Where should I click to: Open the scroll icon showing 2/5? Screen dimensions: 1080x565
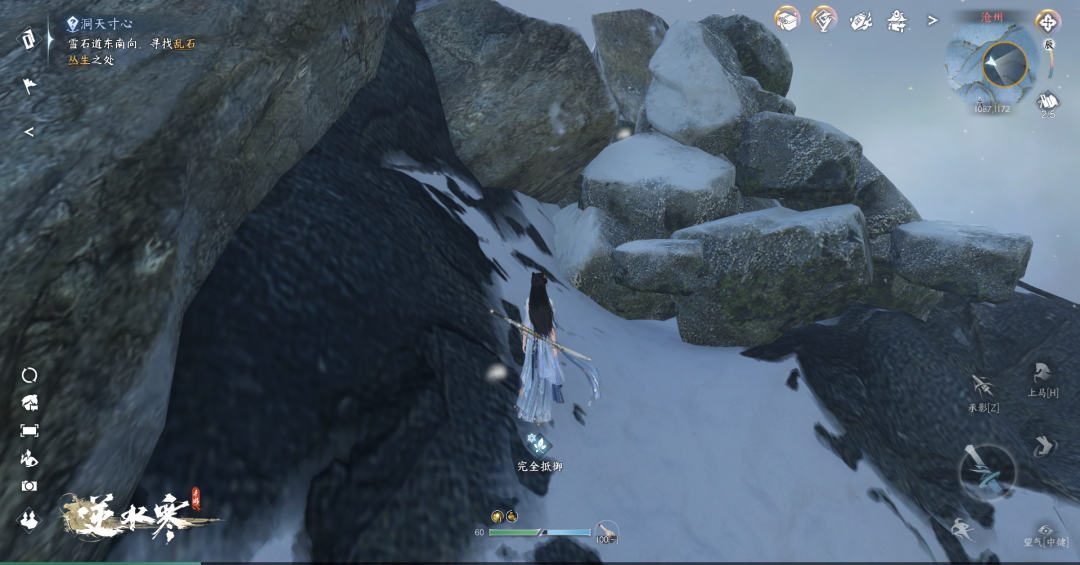[1047, 101]
